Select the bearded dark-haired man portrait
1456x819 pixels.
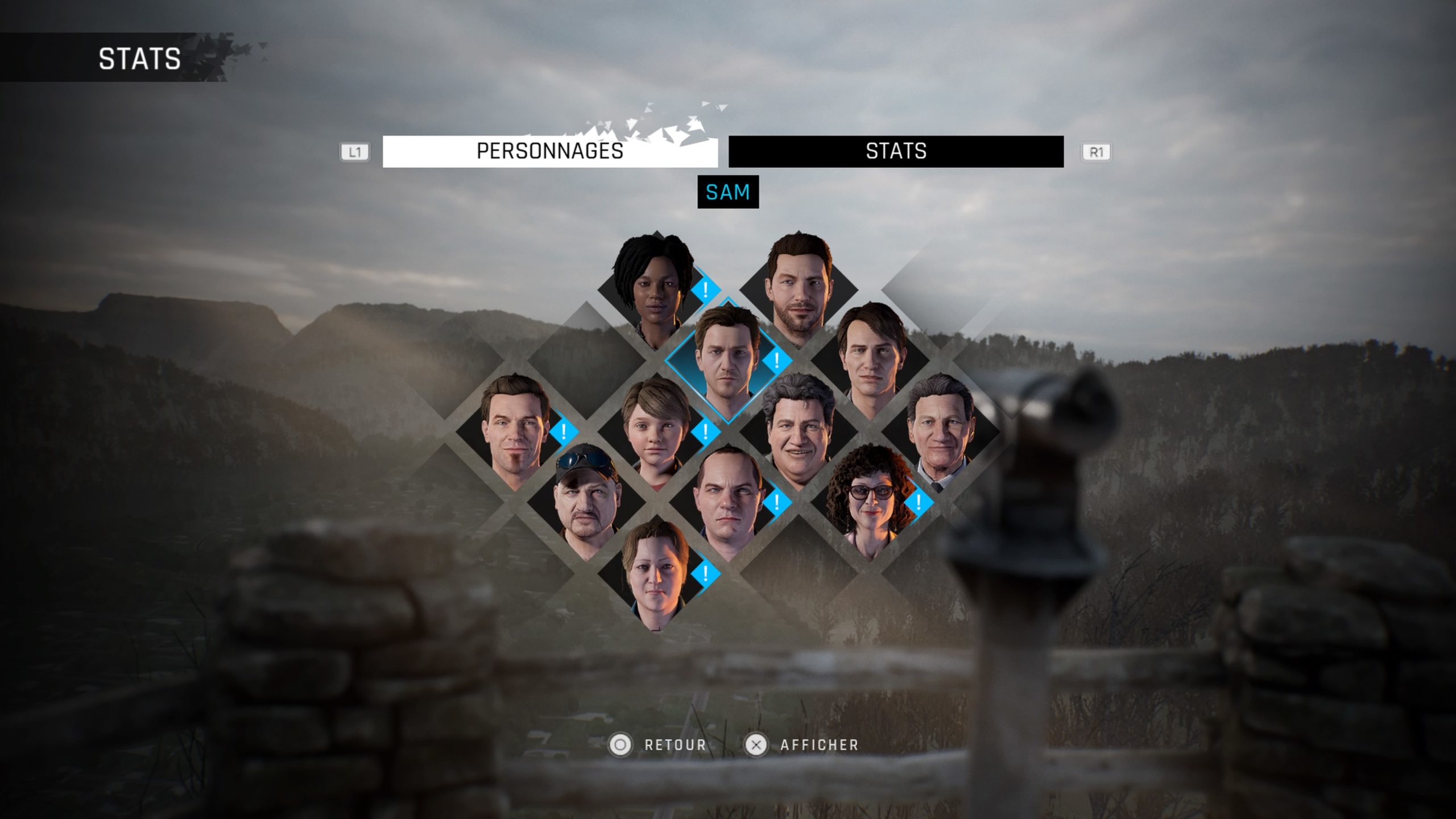tap(798, 289)
